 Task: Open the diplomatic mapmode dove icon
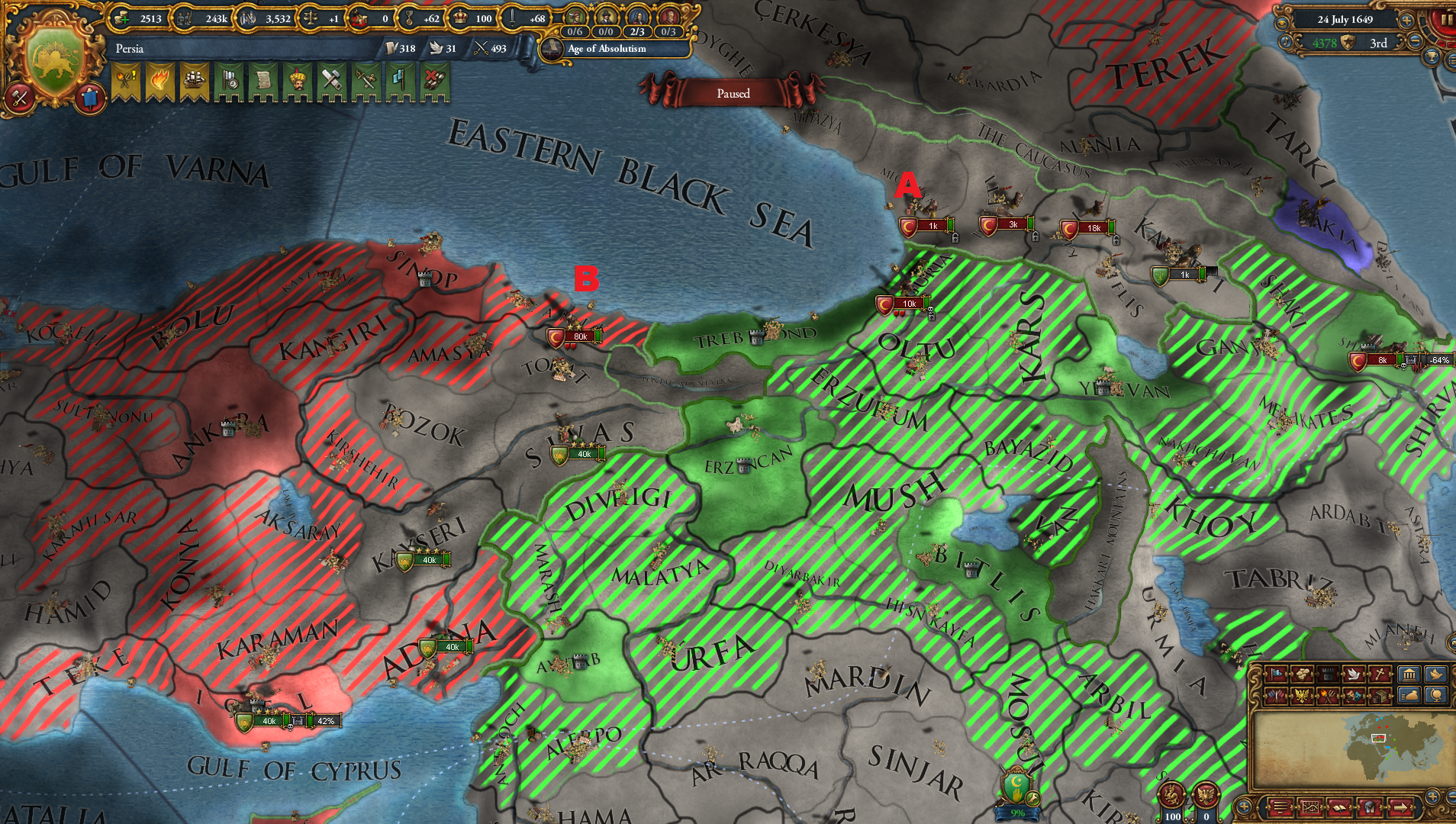coord(1354,674)
